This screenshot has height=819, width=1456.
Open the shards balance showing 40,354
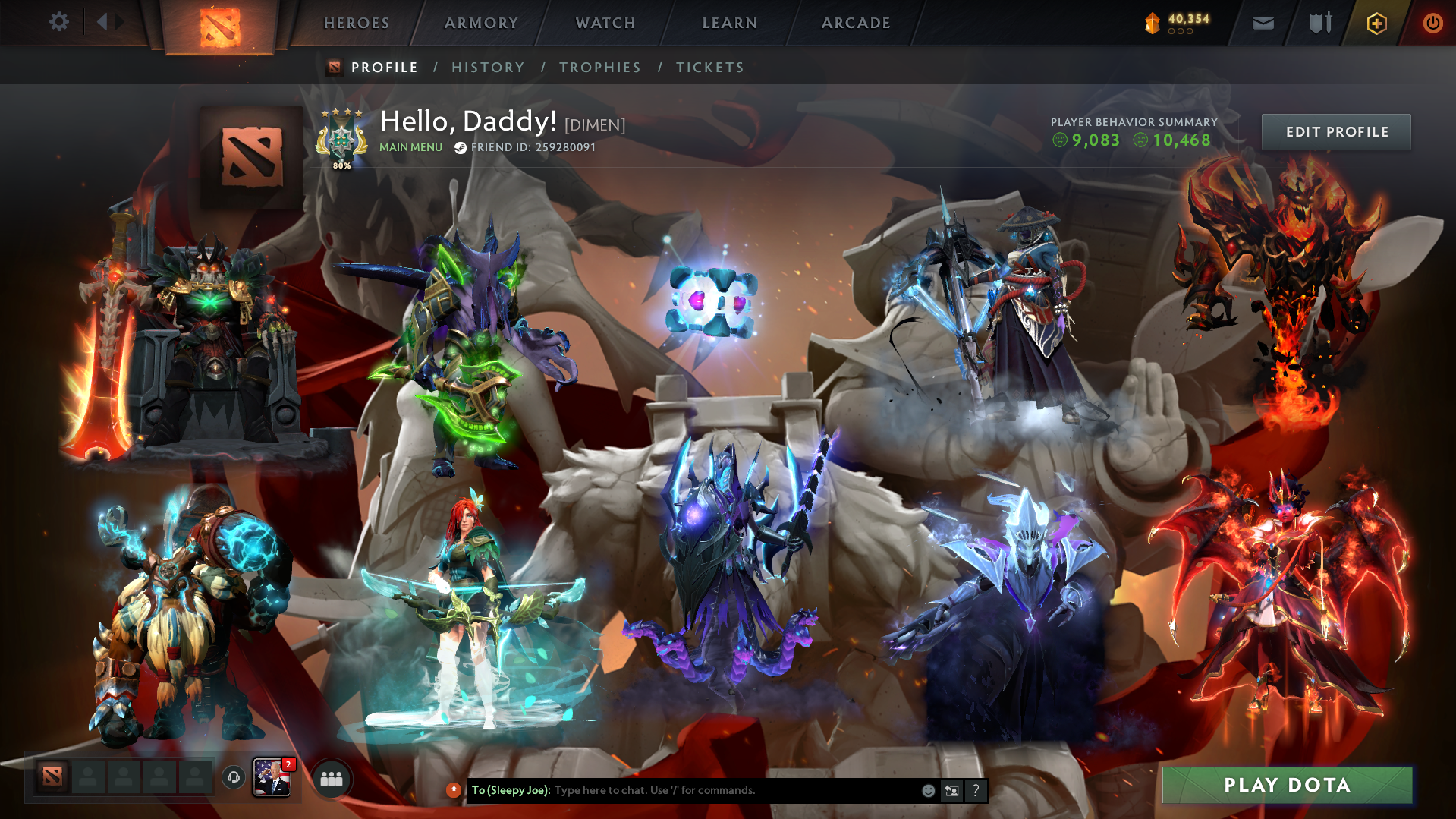coord(1178,23)
